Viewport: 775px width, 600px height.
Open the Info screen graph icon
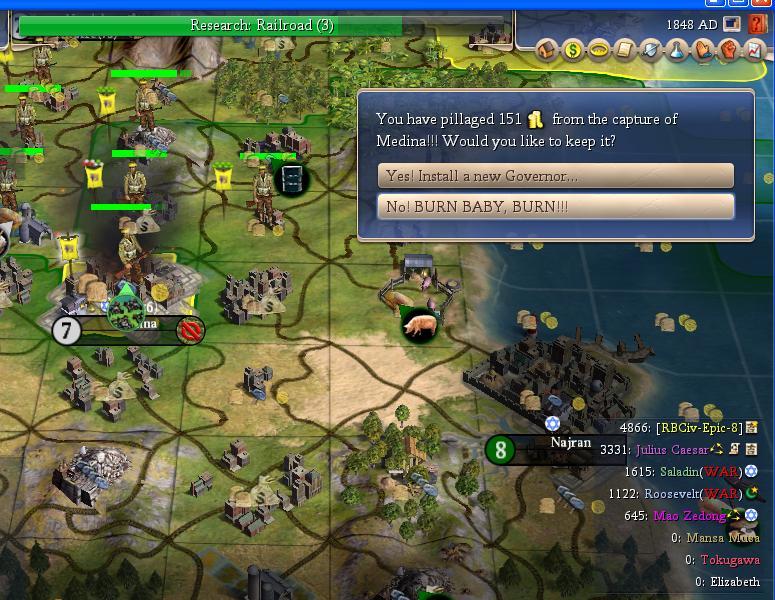coord(755,49)
